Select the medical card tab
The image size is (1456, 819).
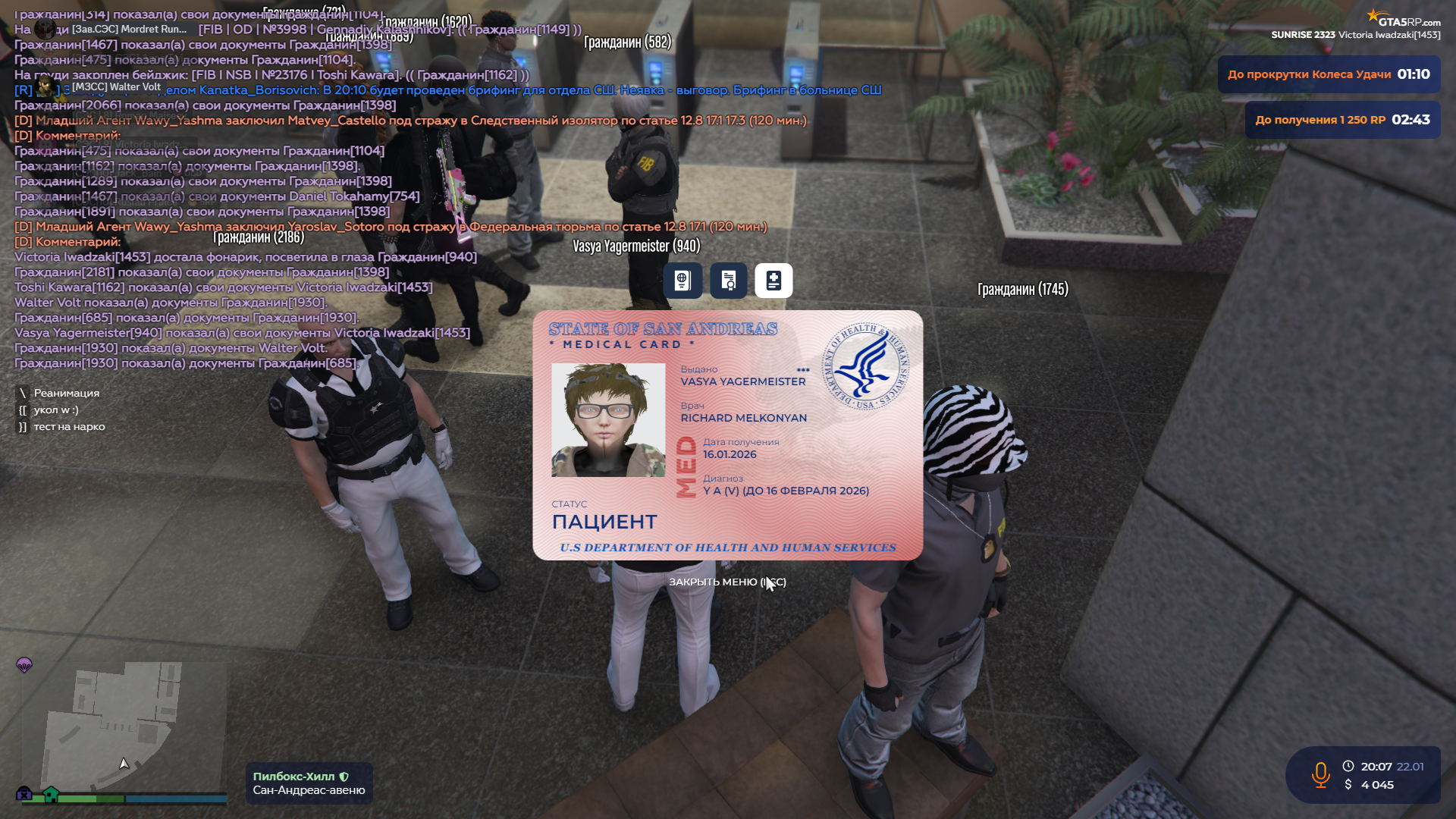[x=773, y=281]
